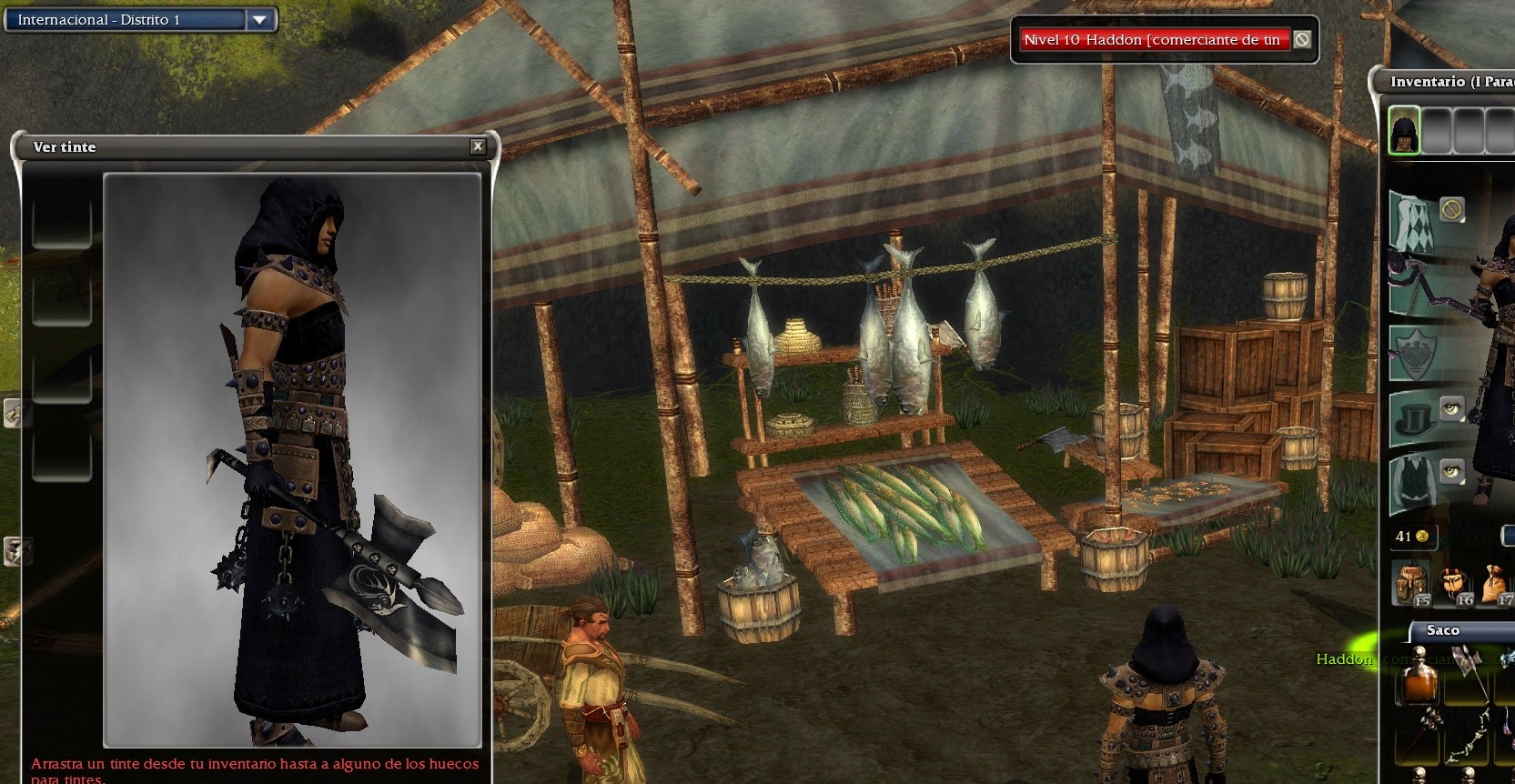Open the Internacional - Distrito 1 dropdown
This screenshot has height=784, width=1515.
click(x=260, y=19)
